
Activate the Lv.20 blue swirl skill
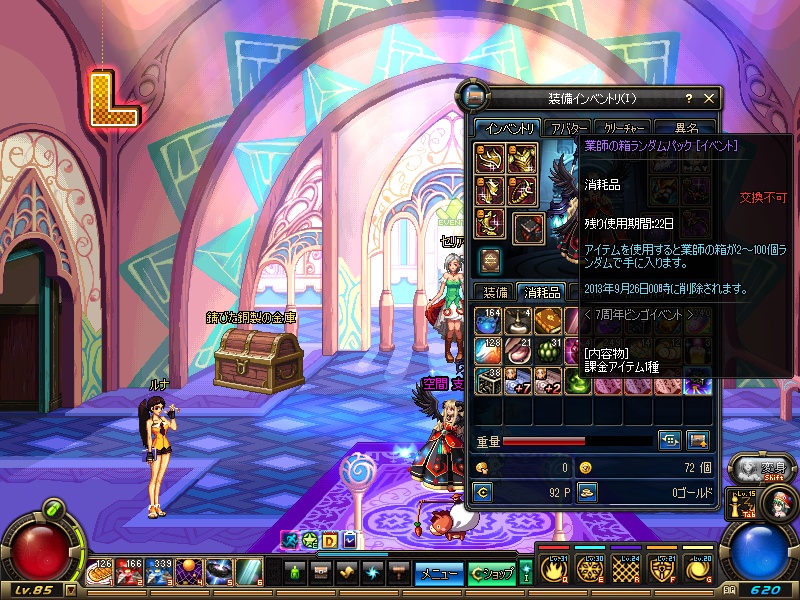point(697,571)
